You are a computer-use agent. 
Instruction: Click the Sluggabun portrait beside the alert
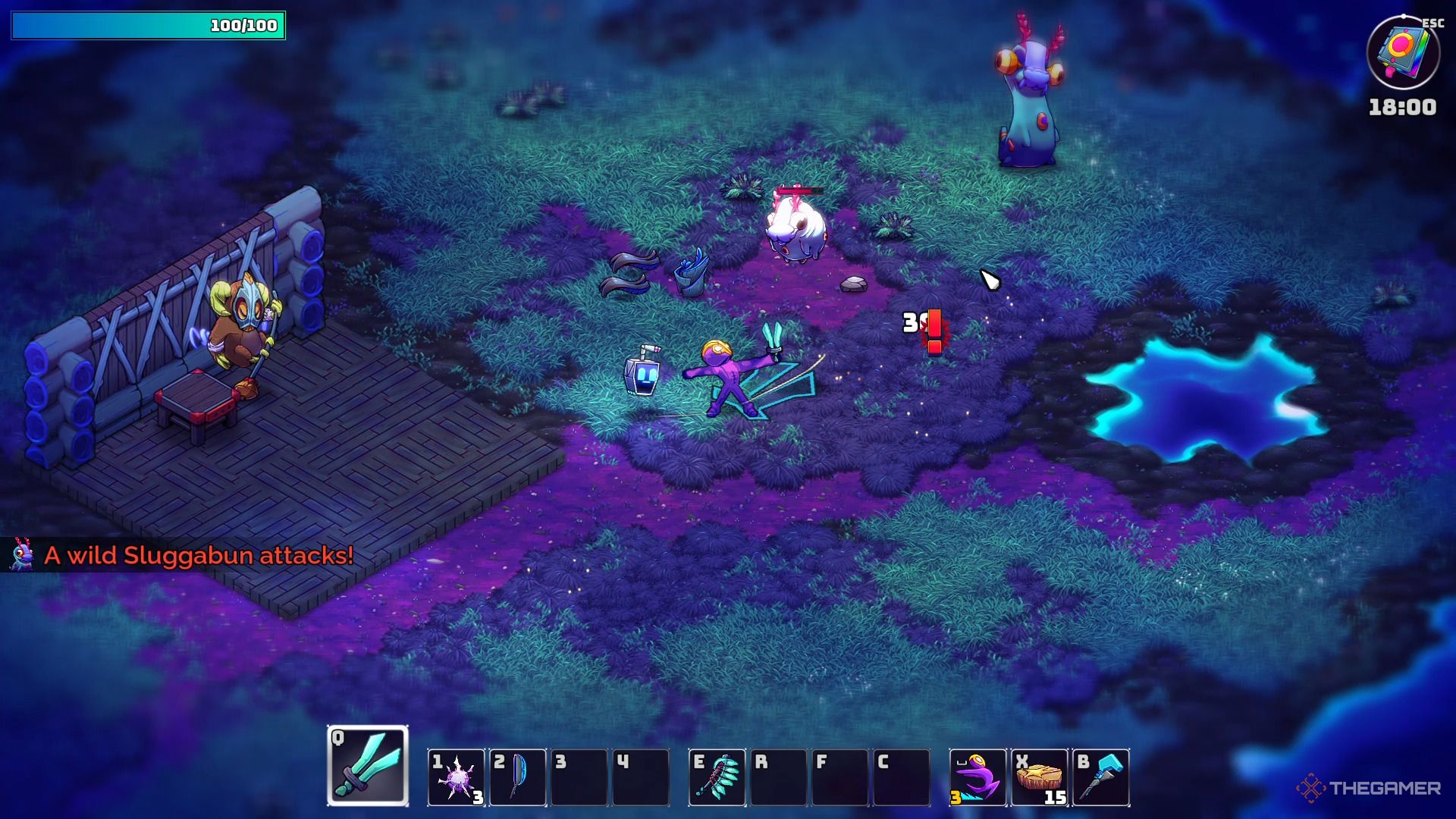[20, 556]
